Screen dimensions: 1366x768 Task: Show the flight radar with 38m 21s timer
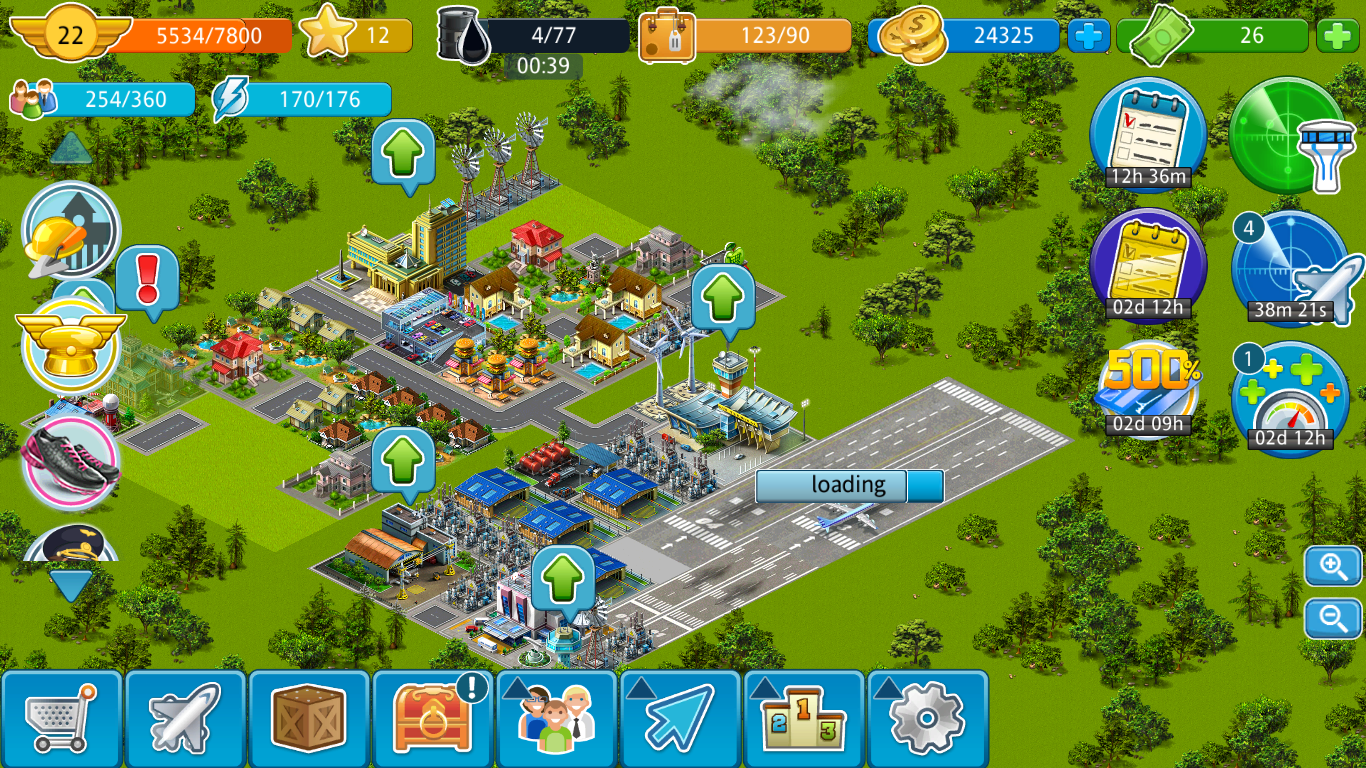[x=1290, y=268]
